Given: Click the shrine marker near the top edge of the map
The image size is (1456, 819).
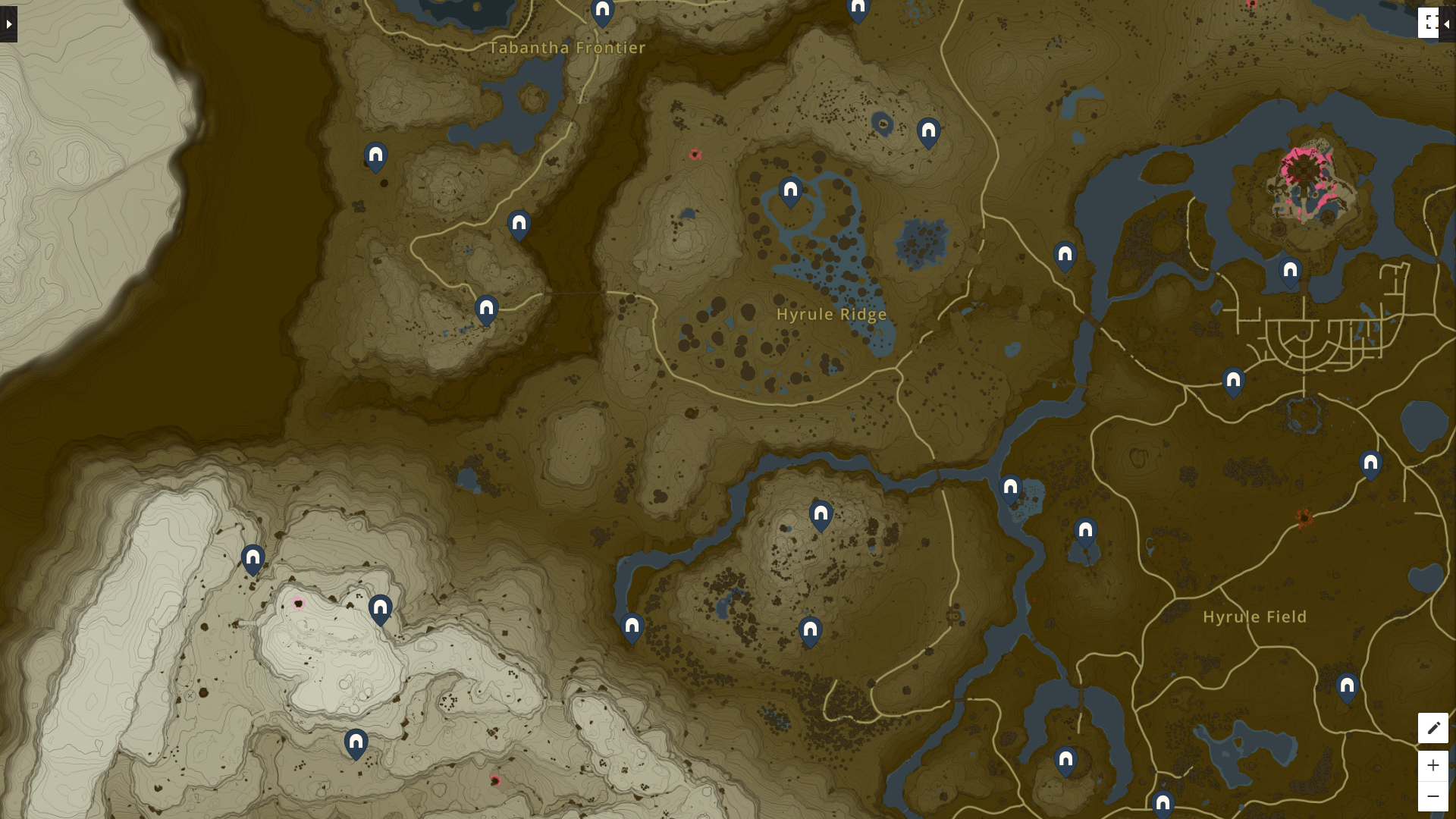Looking at the screenshot, I should point(858,6).
